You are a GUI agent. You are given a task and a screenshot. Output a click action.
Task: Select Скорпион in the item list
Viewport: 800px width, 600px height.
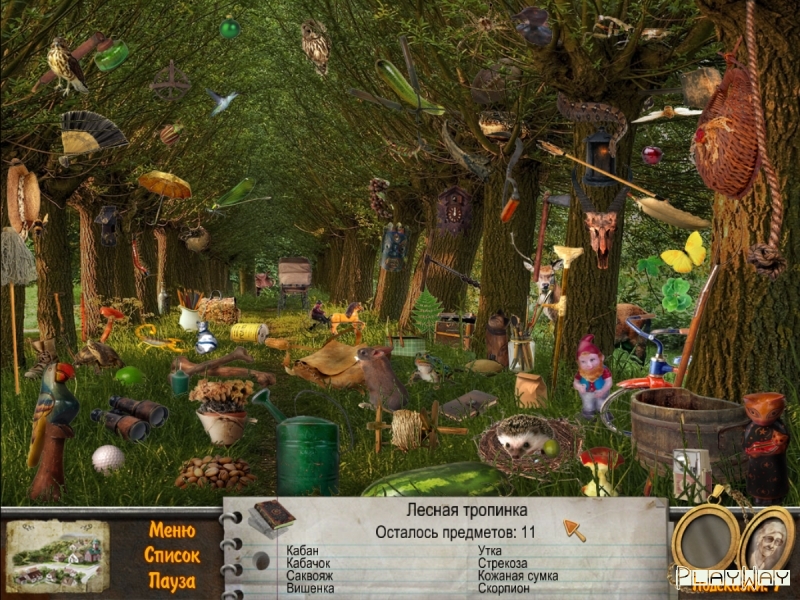(503, 589)
